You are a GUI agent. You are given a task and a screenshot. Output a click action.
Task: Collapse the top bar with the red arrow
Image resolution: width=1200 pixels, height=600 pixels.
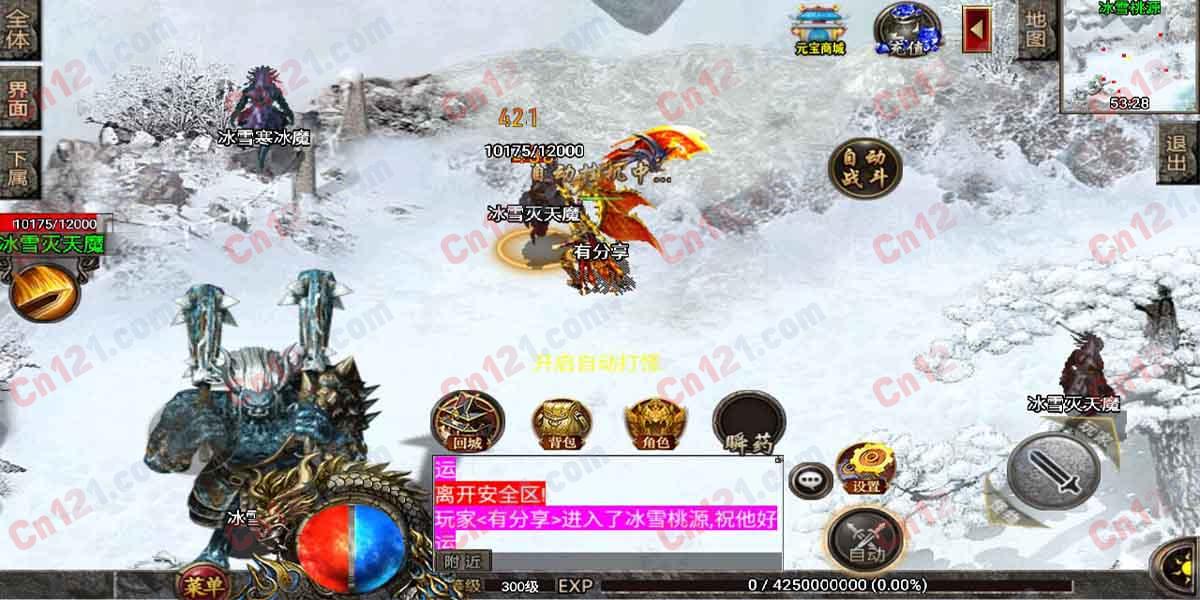pos(976,29)
